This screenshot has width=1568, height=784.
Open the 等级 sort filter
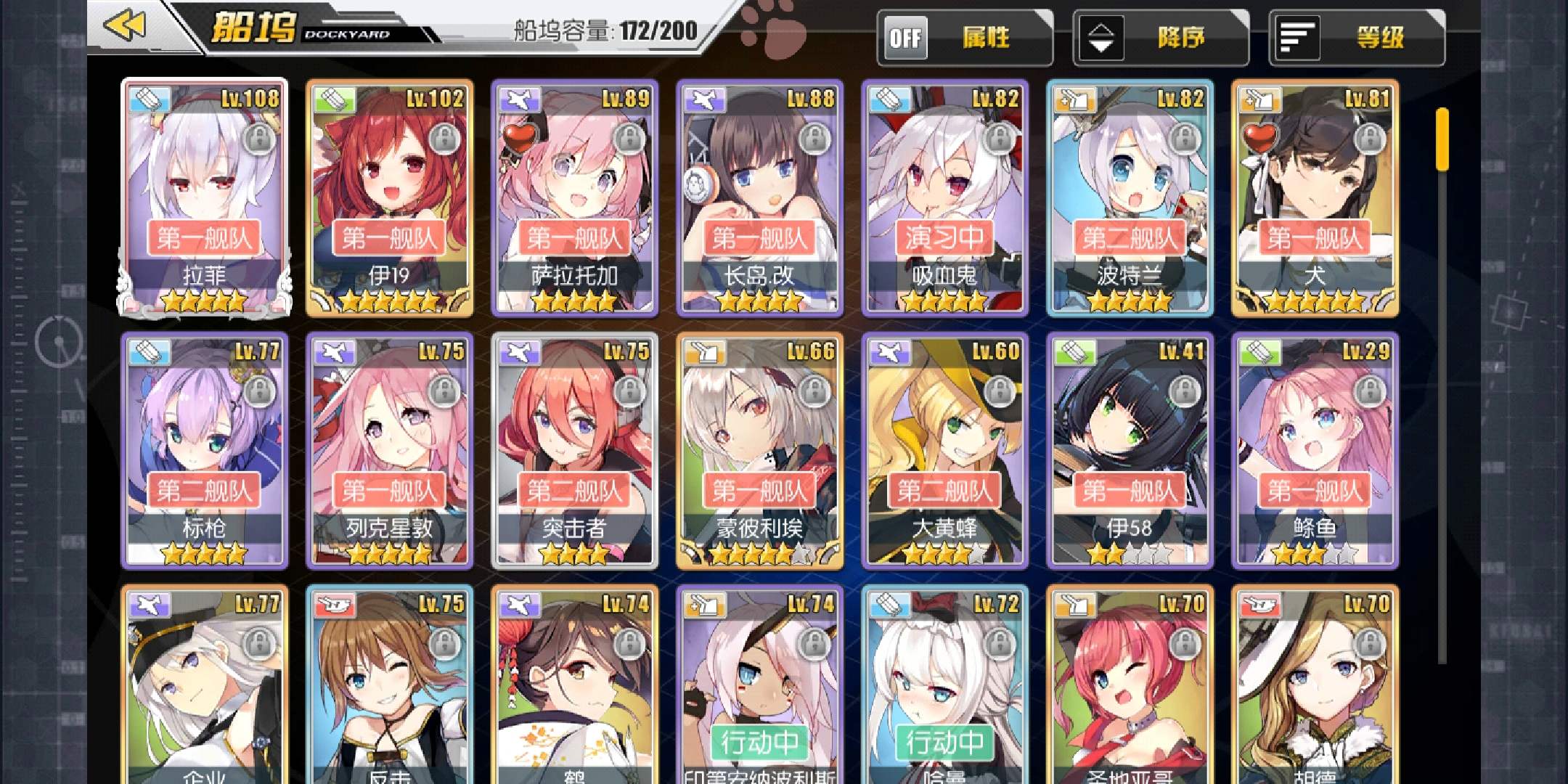click(x=1356, y=38)
